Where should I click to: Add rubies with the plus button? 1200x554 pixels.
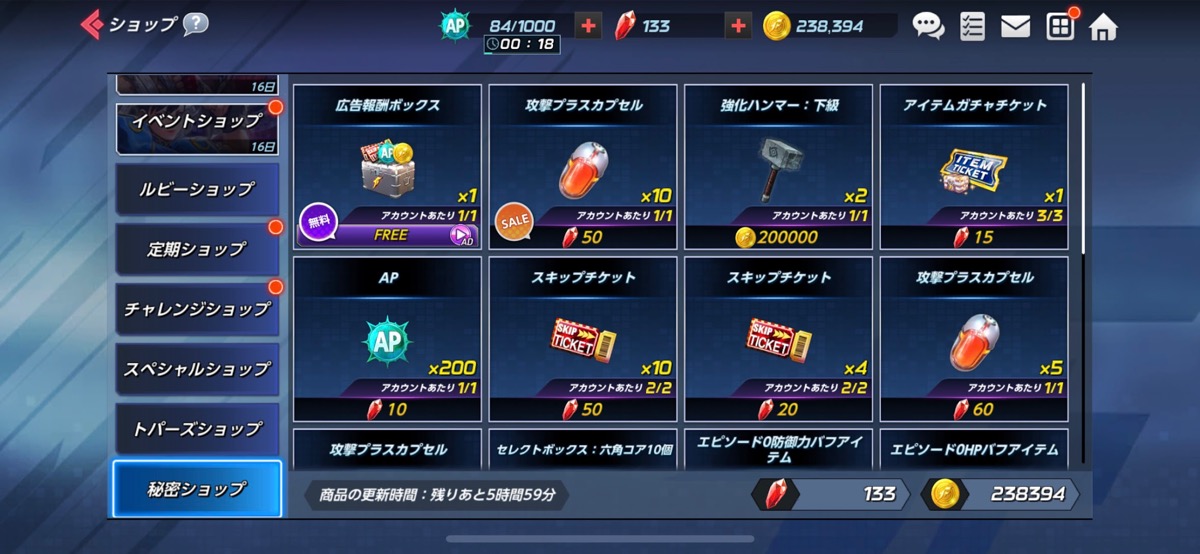pyautogui.click(x=738, y=26)
